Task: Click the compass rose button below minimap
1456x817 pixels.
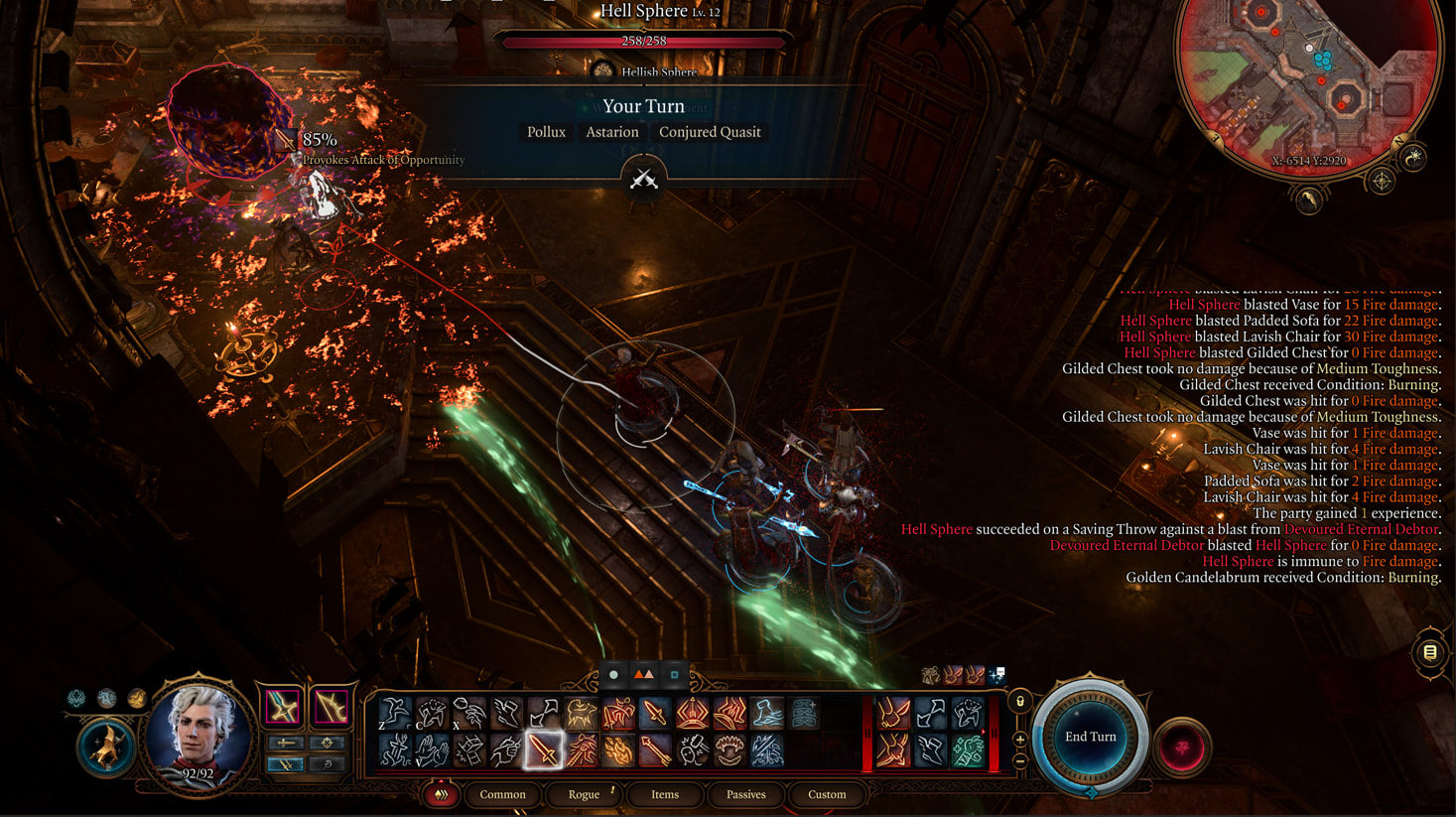Action: click(x=1382, y=181)
